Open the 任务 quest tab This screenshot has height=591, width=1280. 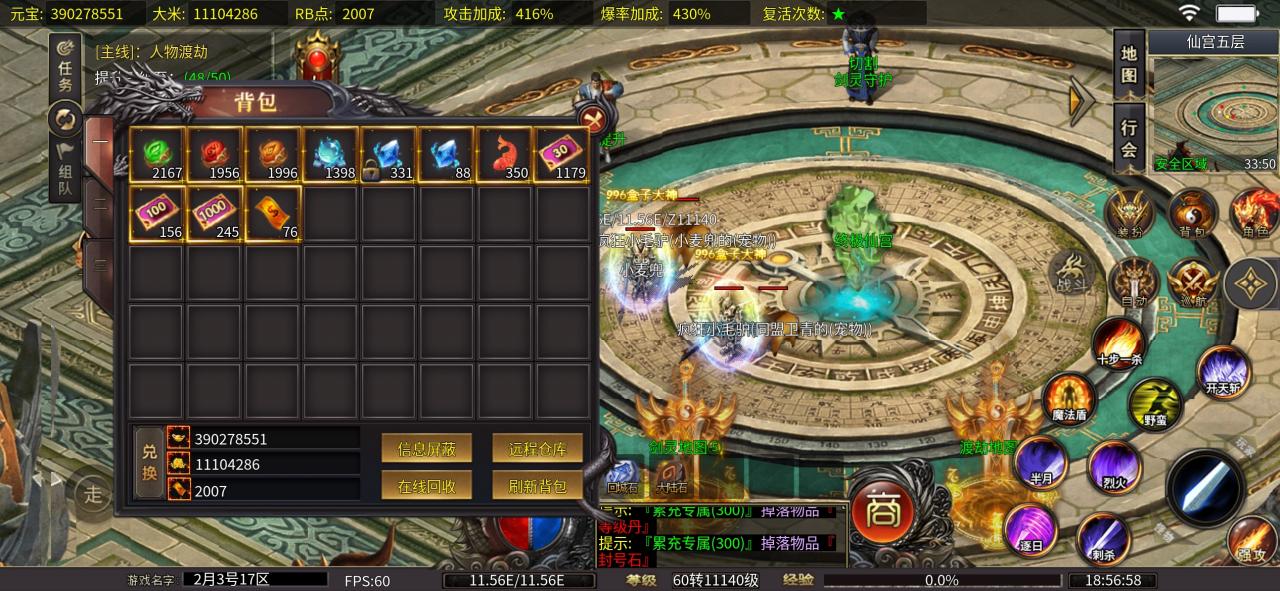pos(65,68)
